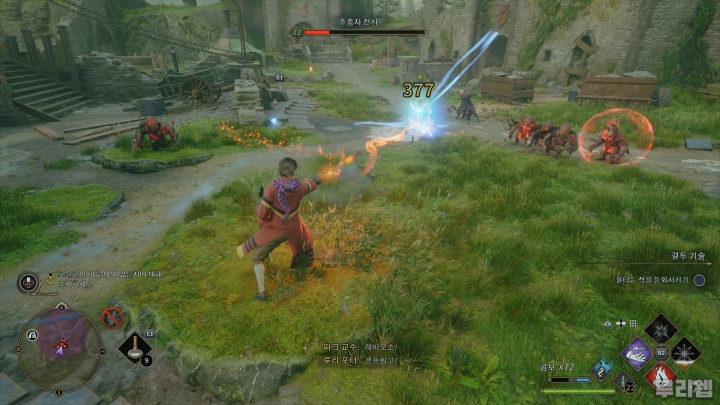
Task: Open the circular minimap
Action: (60, 348)
